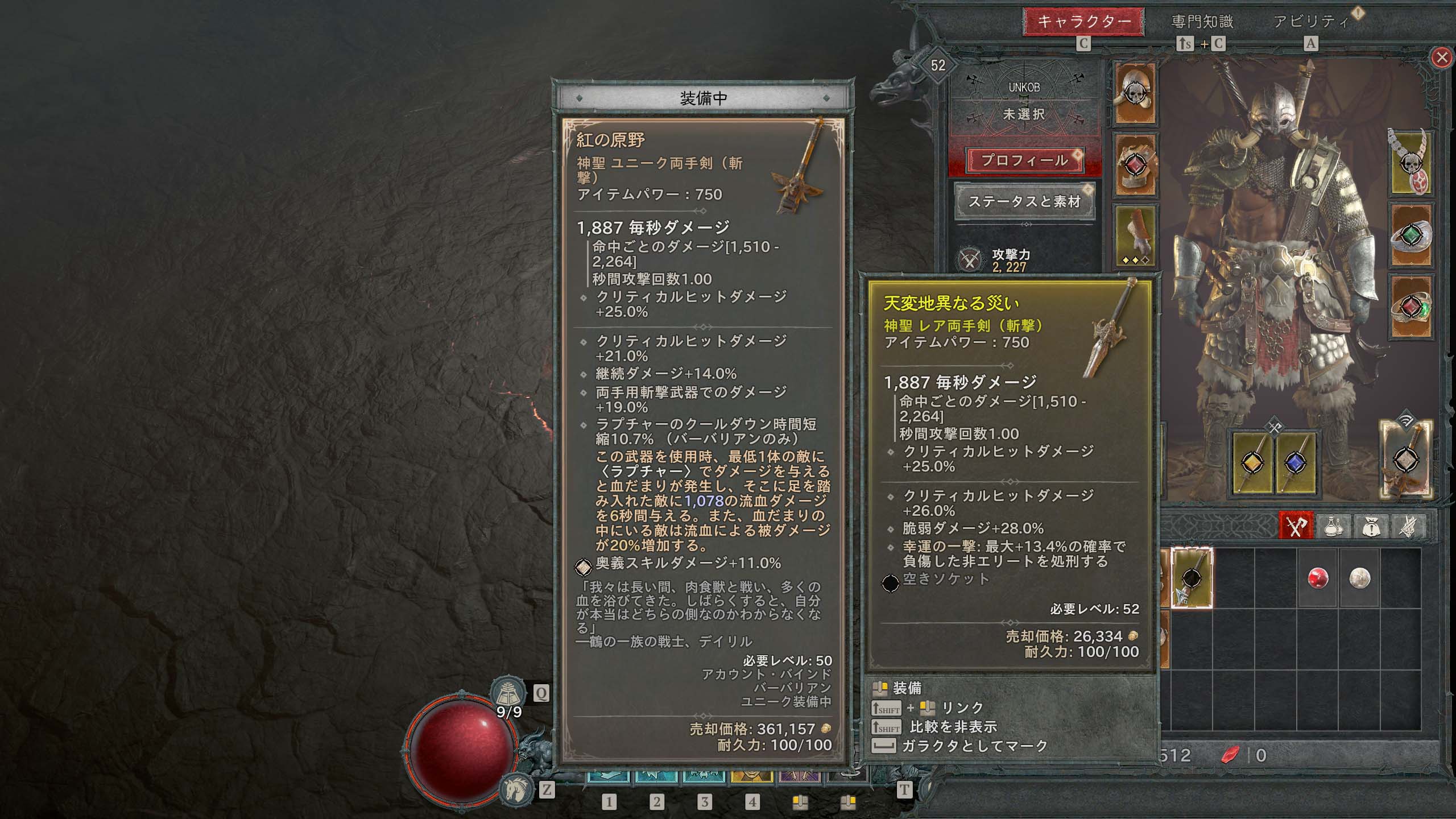Select the equipped two-handed sword slot
Image resolution: width=1456 pixels, height=819 pixels.
1405,458
